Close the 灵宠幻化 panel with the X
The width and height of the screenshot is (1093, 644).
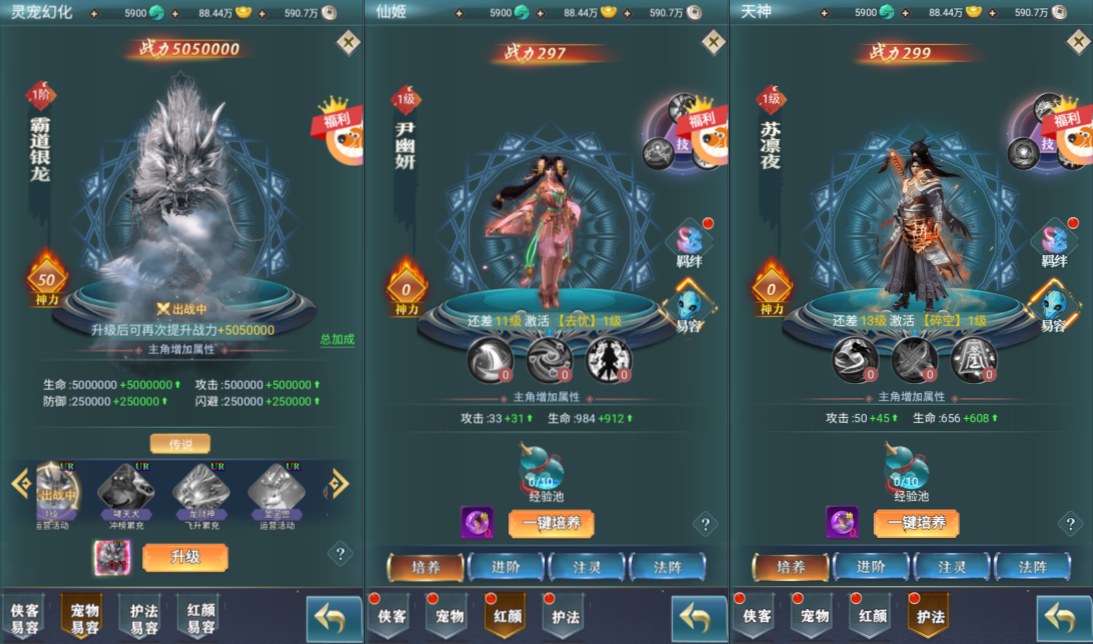pos(348,42)
